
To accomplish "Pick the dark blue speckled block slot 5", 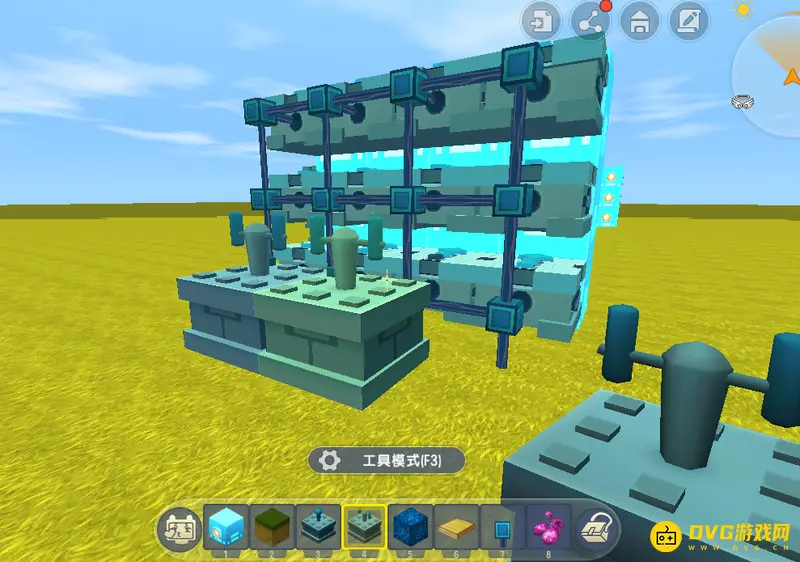I will point(410,526).
